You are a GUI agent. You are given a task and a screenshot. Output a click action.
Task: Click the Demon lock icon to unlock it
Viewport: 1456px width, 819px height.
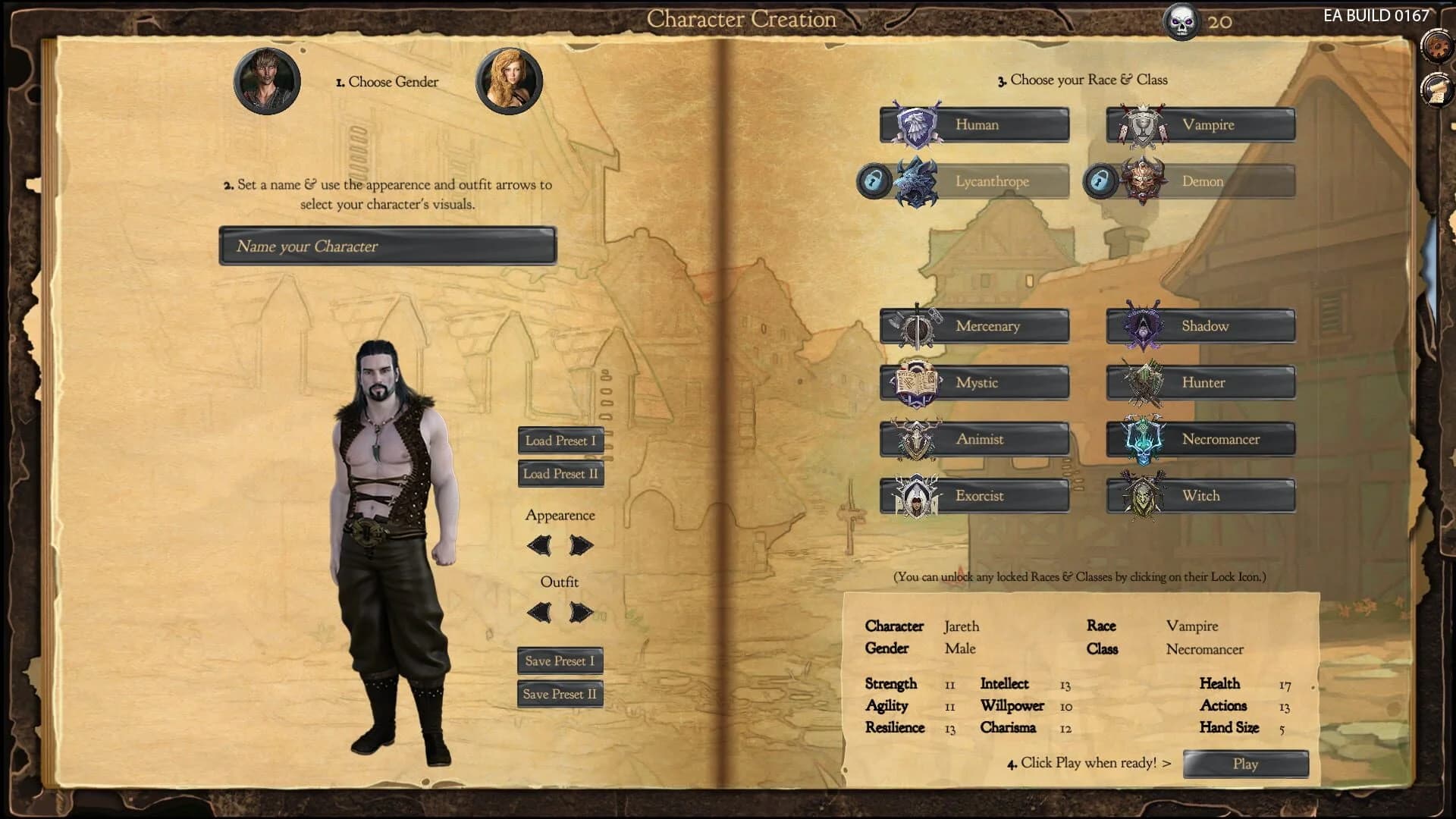tap(1099, 180)
